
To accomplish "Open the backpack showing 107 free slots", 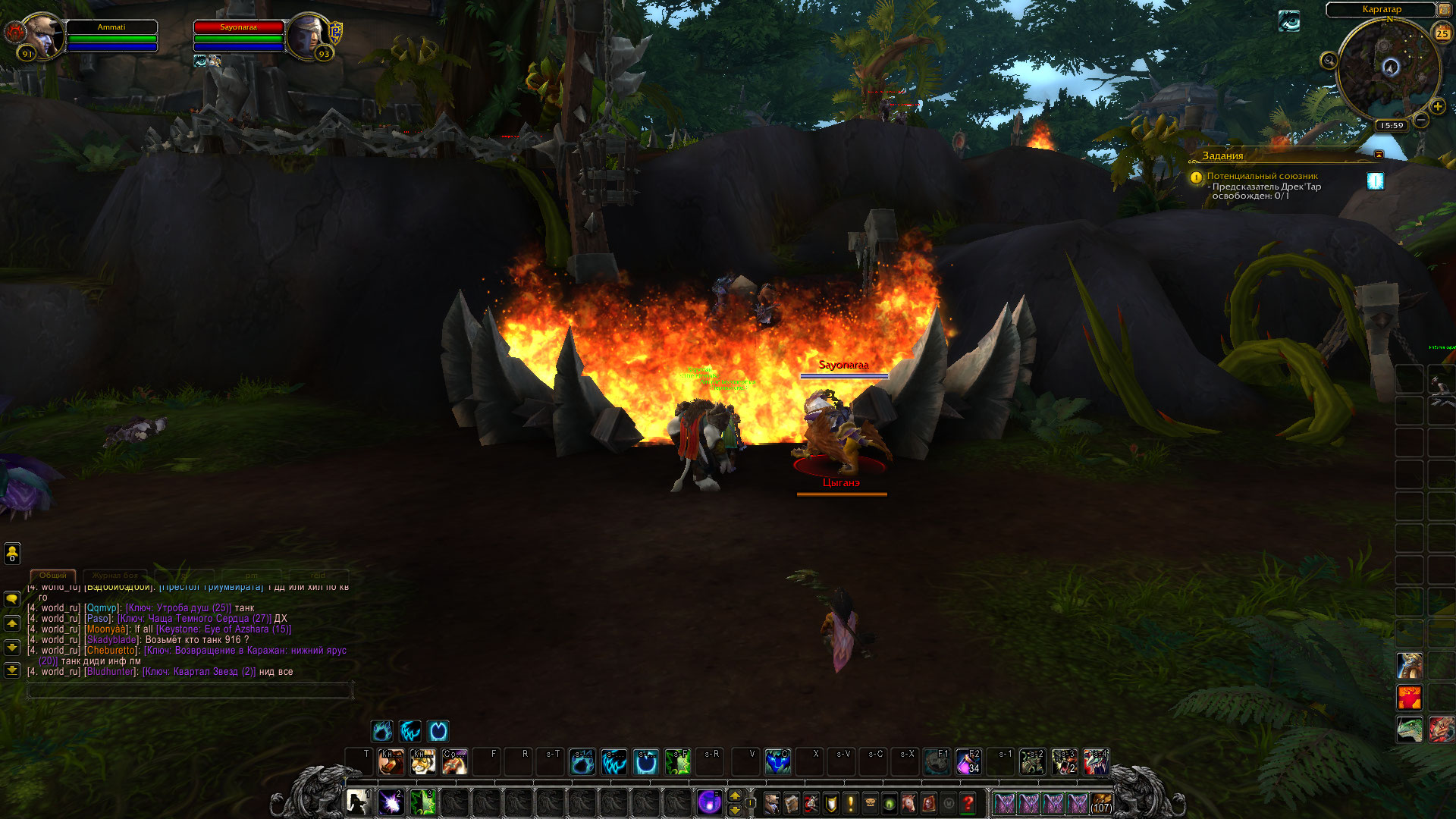I will [x=1101, y=802].
